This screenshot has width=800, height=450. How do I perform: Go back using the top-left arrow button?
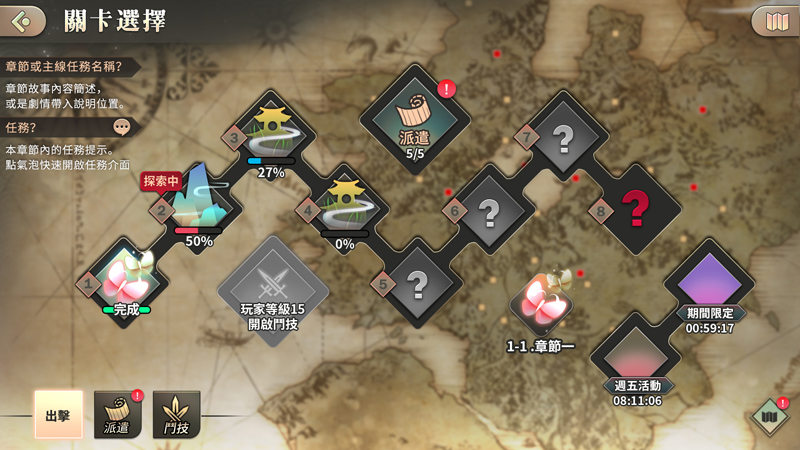pyautogui.click(x=23, y=20)
